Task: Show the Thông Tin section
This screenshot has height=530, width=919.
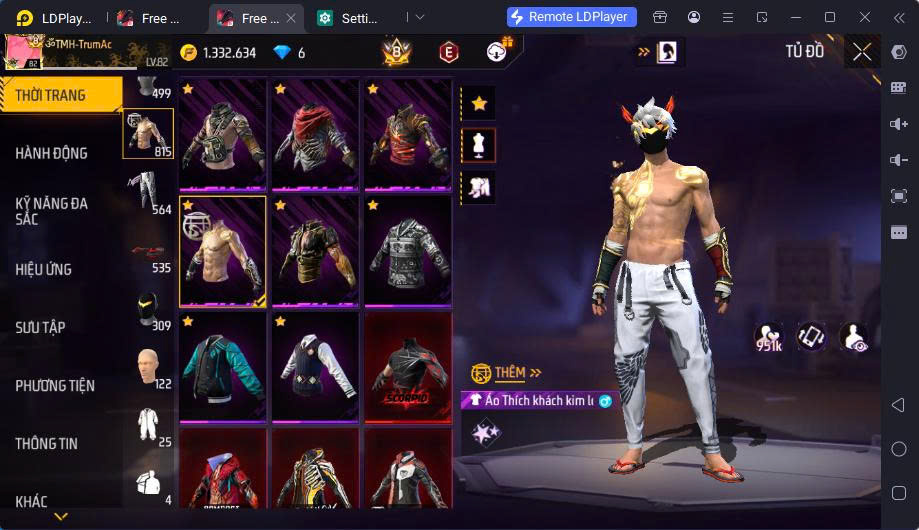Action: pos(46,443)
